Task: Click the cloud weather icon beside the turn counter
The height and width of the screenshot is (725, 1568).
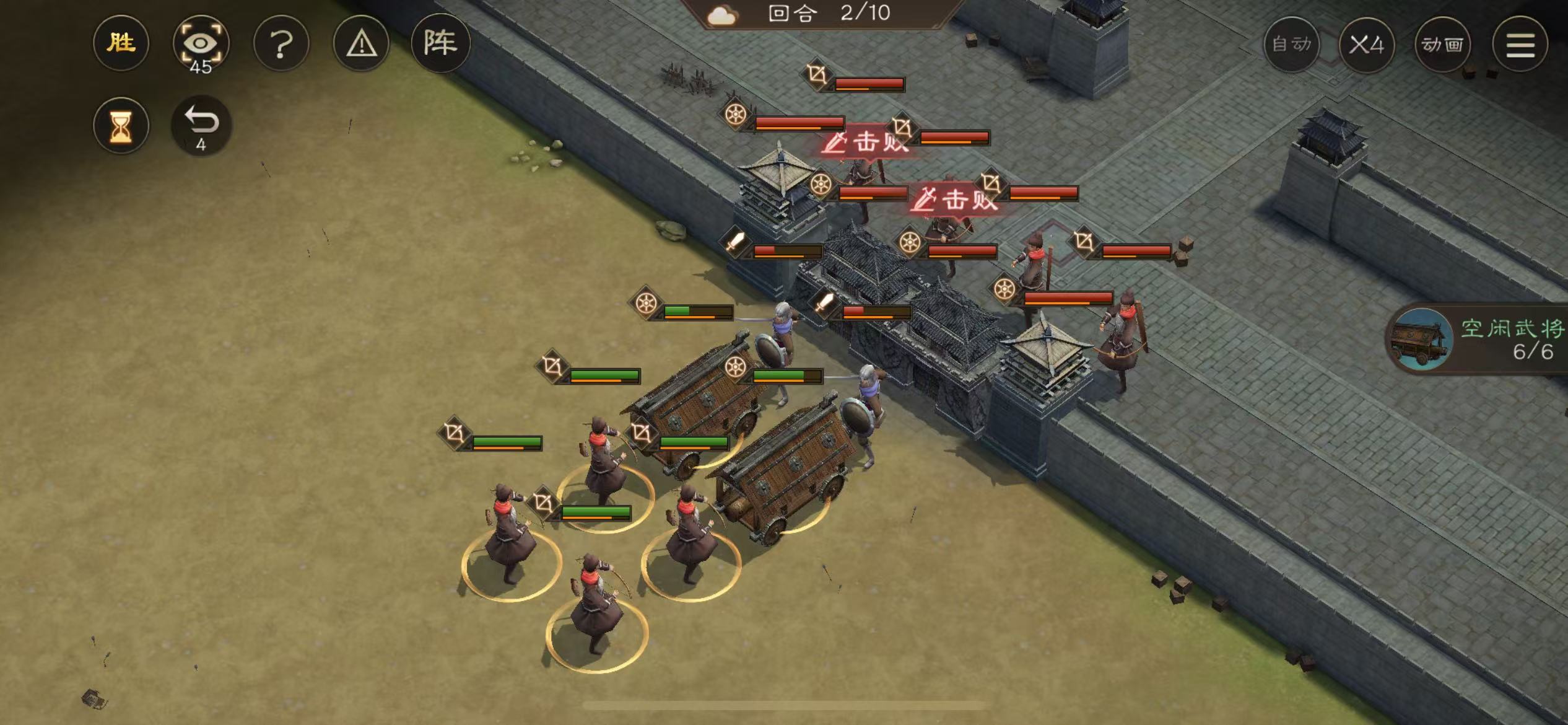Action: pos(722,14)
